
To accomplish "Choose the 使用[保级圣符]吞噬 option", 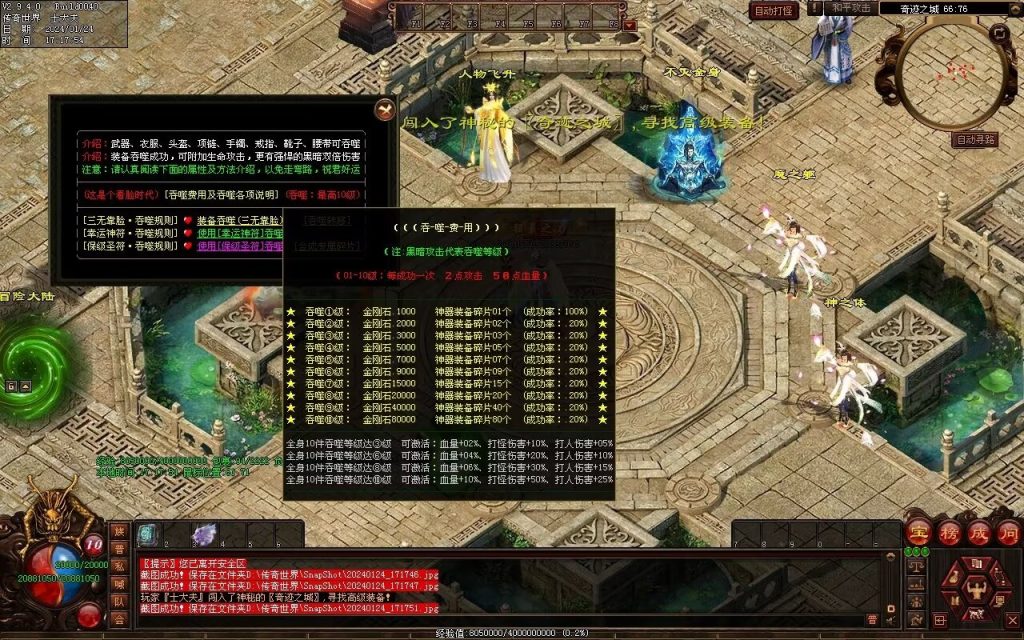I will pos(246,246).
